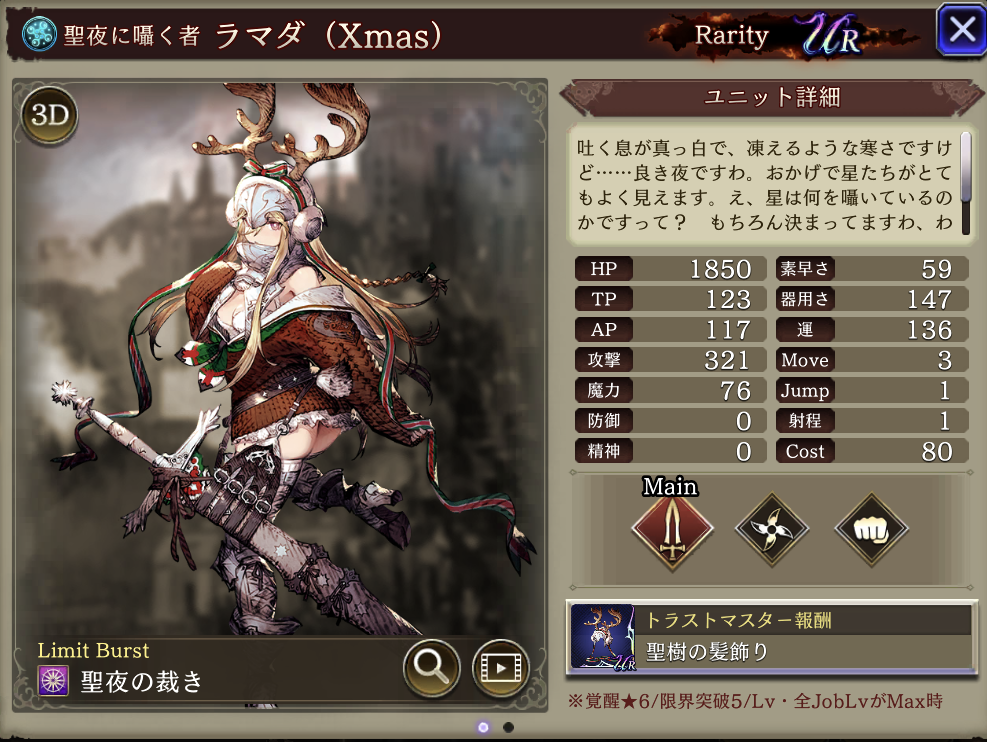Play the Limit Burst video preview
Viewport: 987px width, 742px height.
point(500,668)
